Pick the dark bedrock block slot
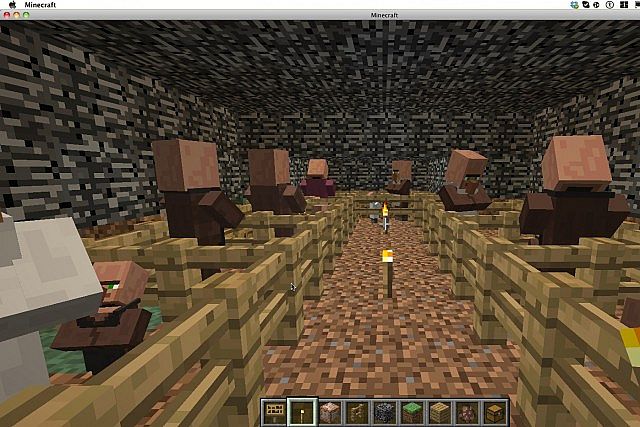The width and height of the screenshot is (640, 427). [x=384, y=412]
